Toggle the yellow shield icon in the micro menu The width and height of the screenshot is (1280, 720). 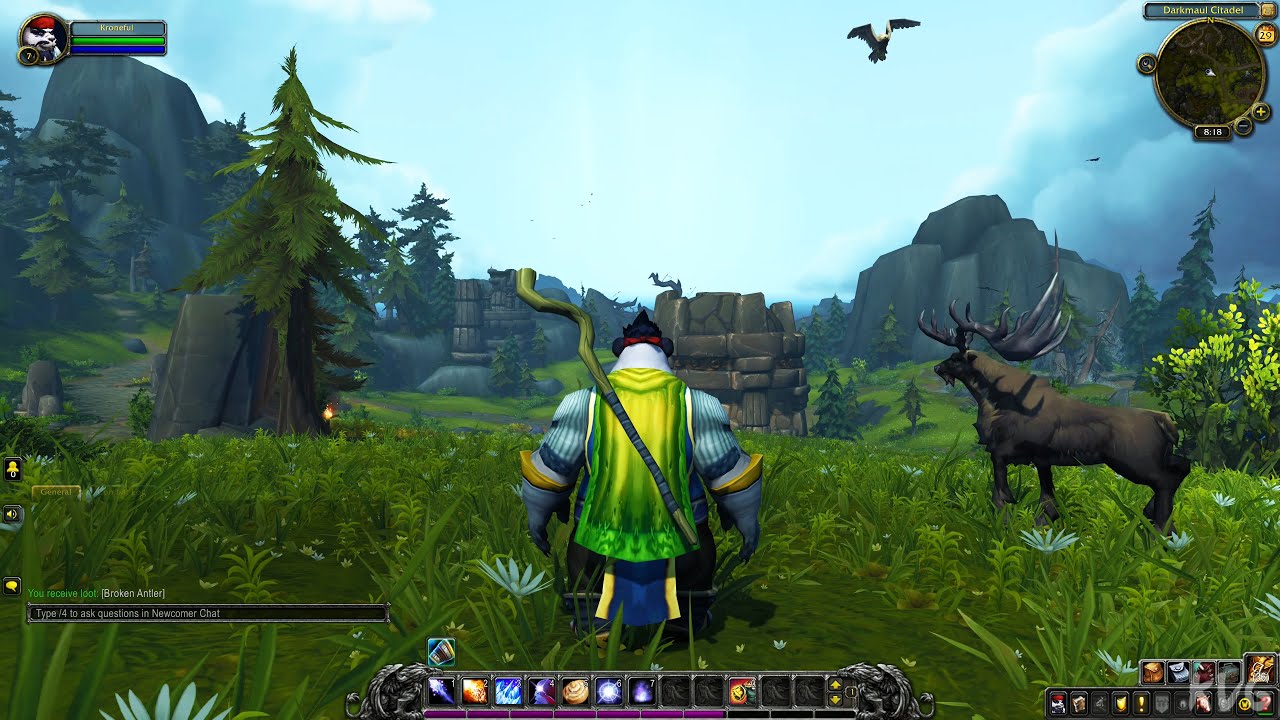[x=1120, y=703]
